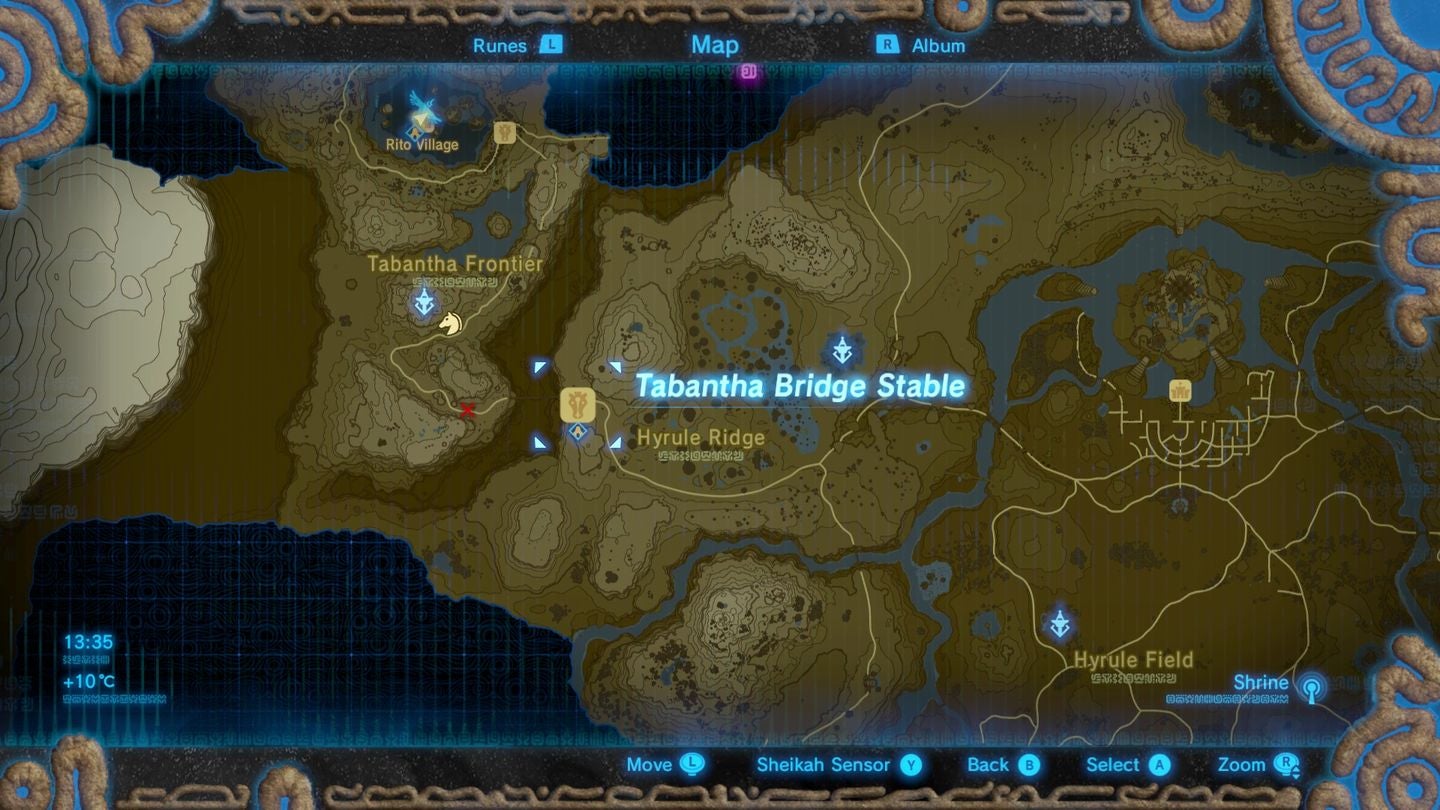Select the Rito Village bird icon
Screen dimensions: 1440x810
(x=424, y=105)
